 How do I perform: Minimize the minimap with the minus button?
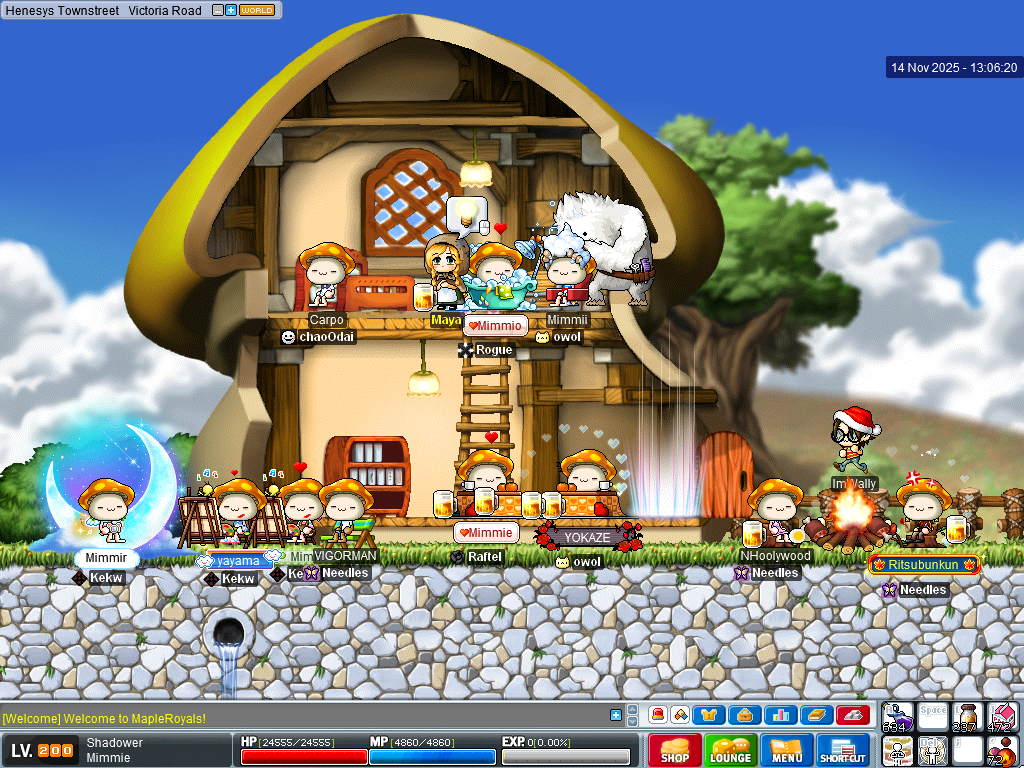click(x=218, y=10)
